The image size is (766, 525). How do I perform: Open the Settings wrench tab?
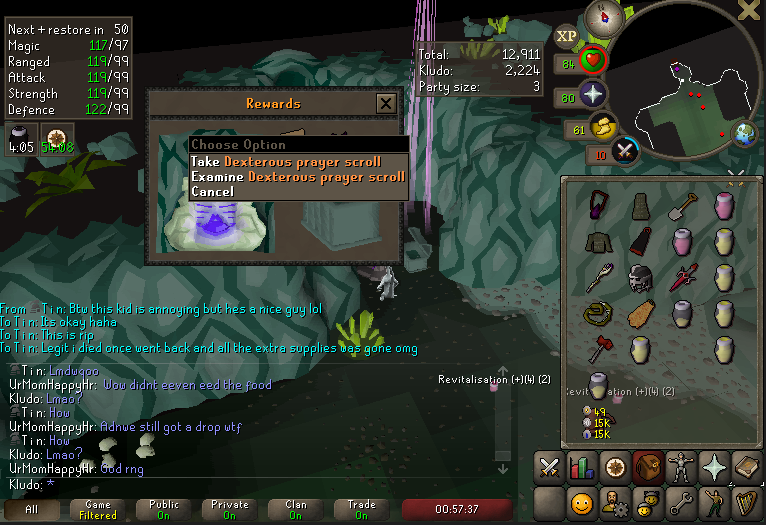pyautogui.click(x=681, y=501)
